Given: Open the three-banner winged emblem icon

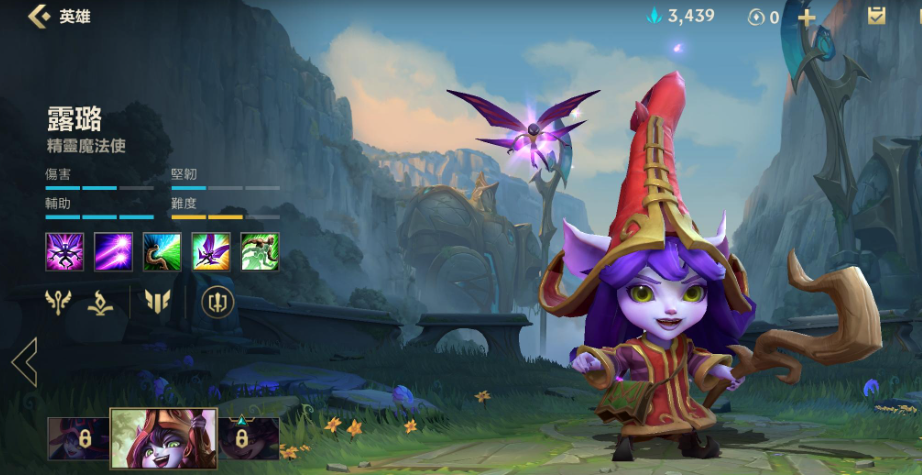Looking at the screenshot, I should 157,301.
